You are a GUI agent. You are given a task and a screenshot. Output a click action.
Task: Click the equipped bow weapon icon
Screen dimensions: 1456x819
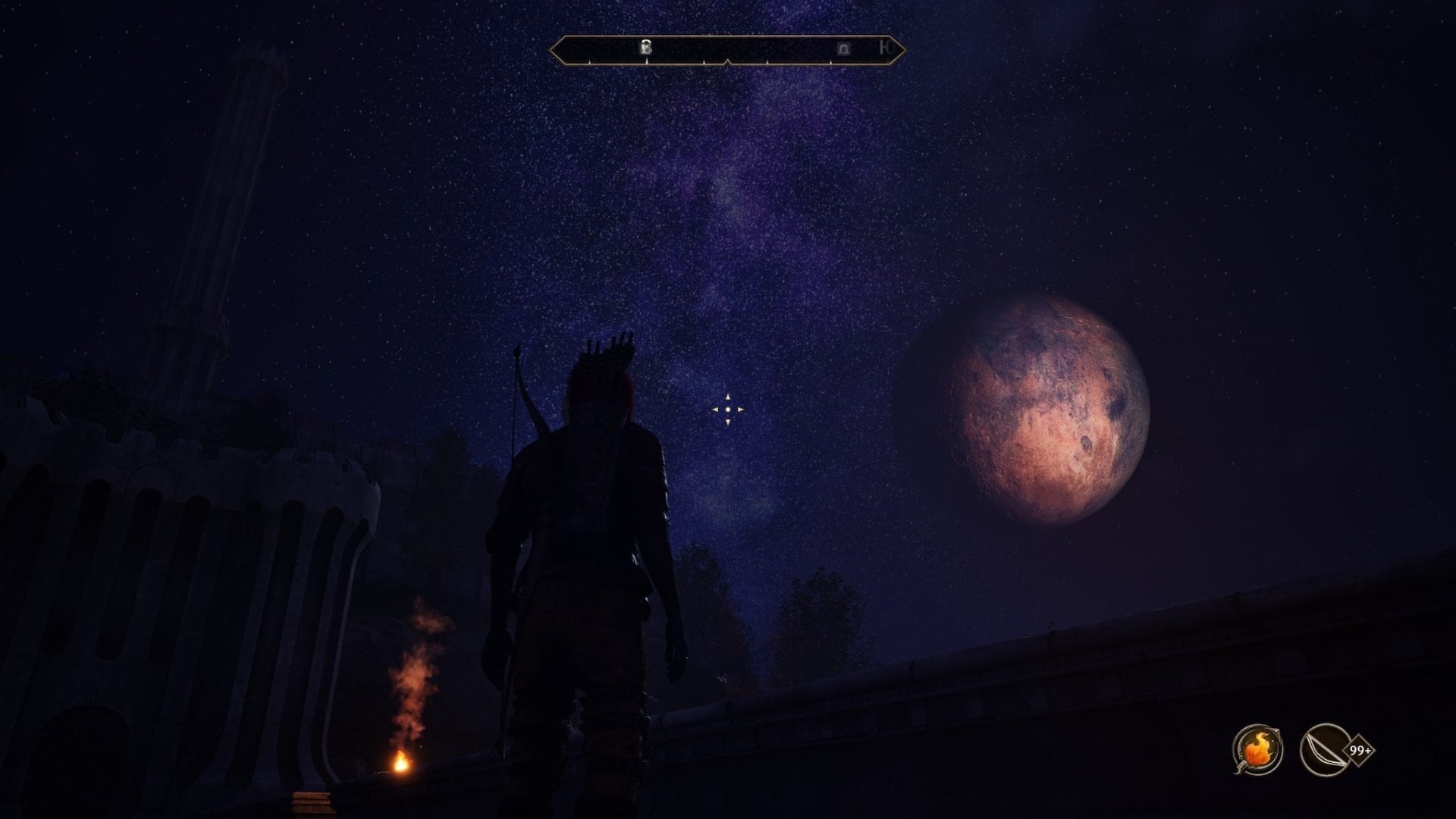coord(1323,750)
